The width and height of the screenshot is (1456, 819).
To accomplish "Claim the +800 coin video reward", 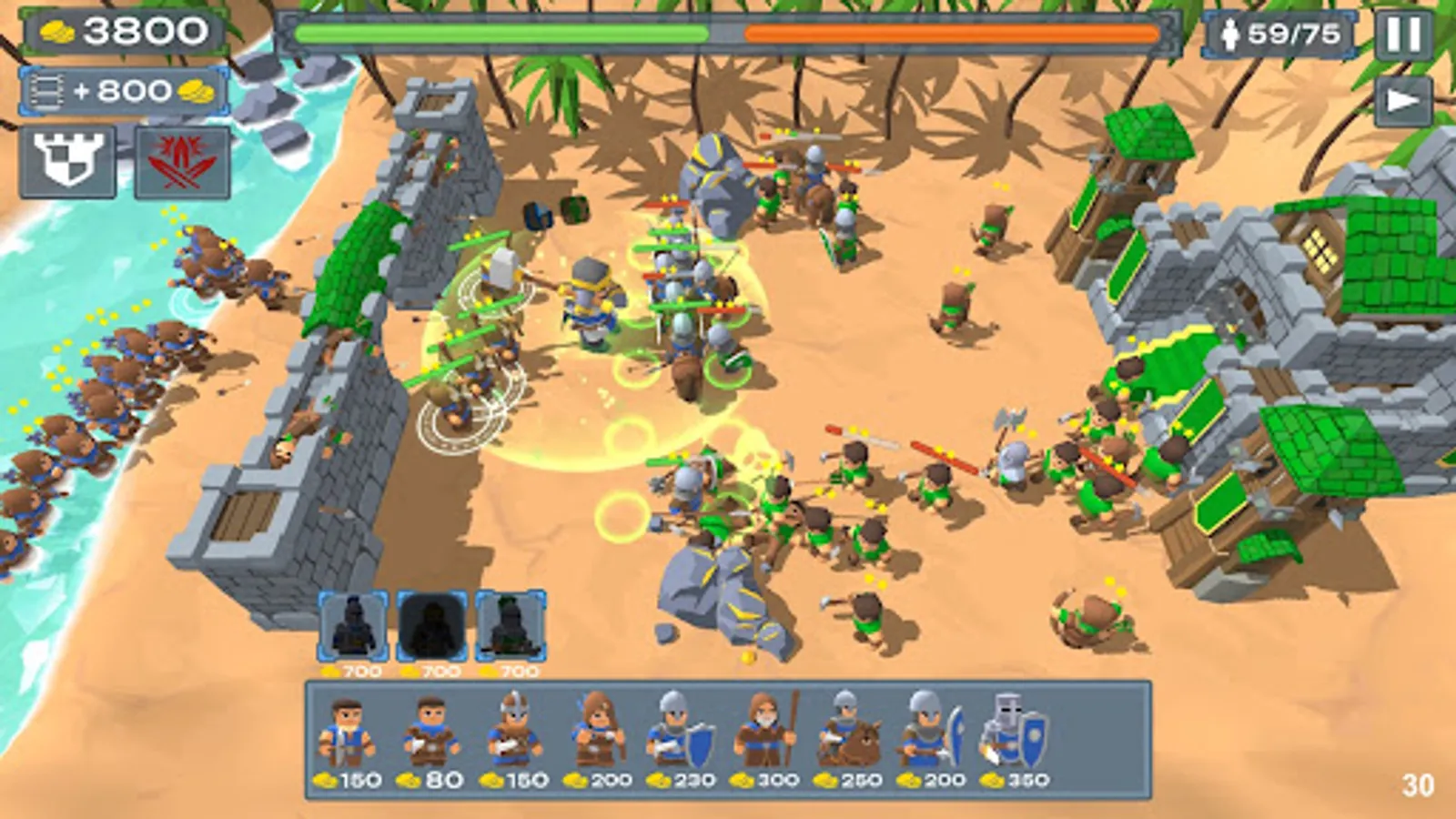I will 118,91.
